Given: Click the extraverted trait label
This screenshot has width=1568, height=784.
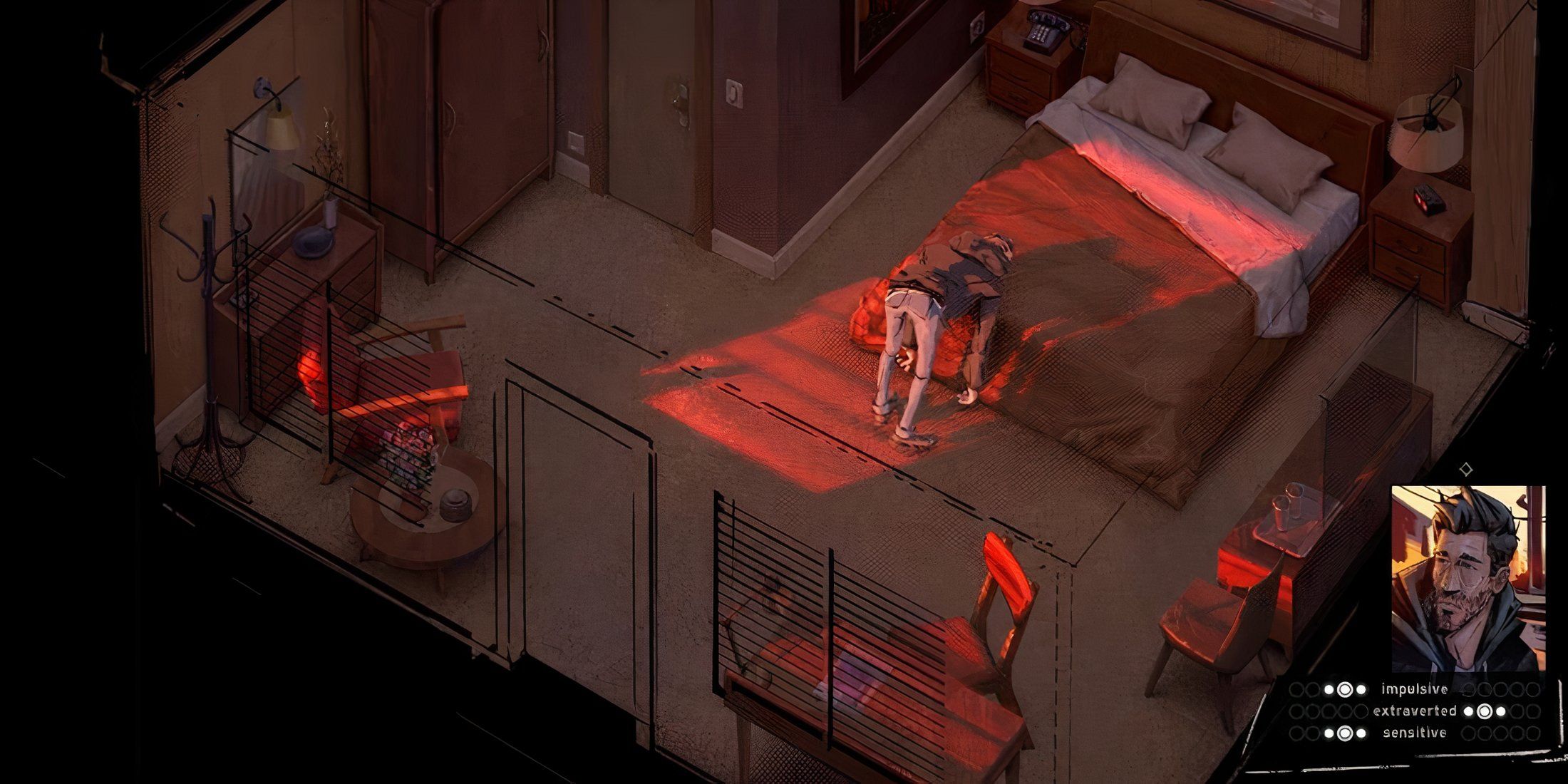Looking at the screenshot, I should click(x=1415, y=711).
